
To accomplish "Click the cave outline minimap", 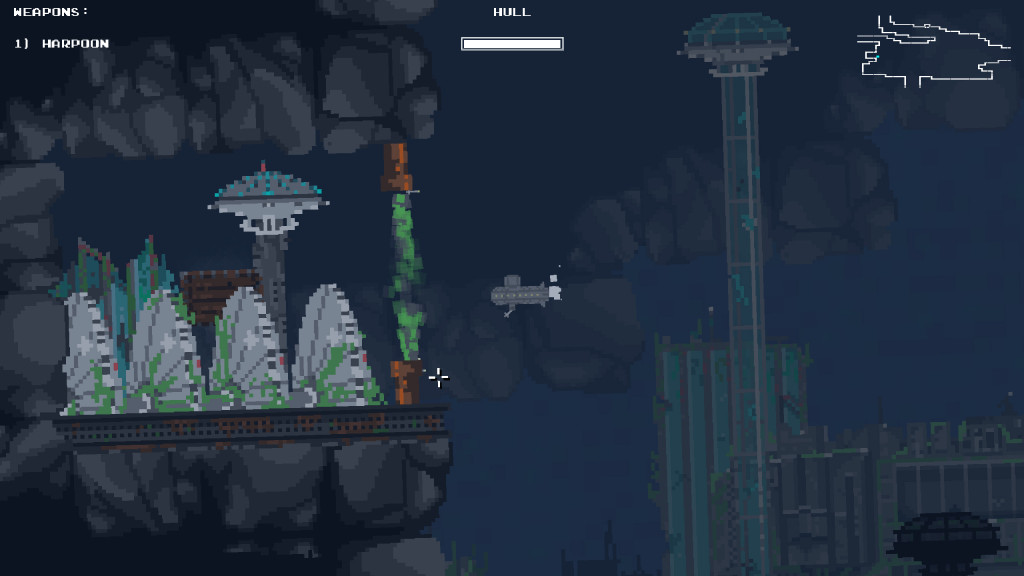I will pyautogui.click(x=933, y=51).
